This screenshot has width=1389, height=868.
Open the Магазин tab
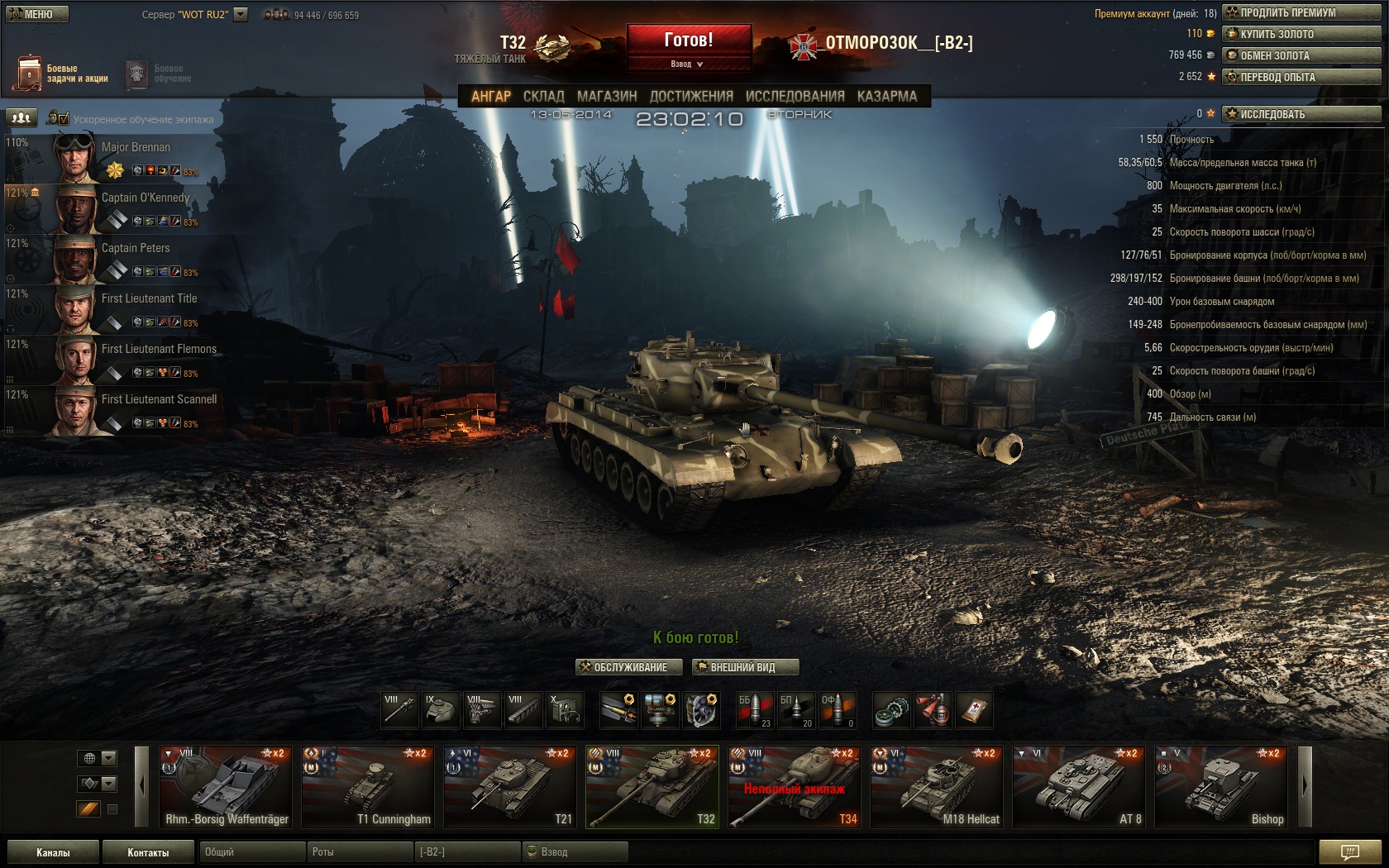click(607, 96)
